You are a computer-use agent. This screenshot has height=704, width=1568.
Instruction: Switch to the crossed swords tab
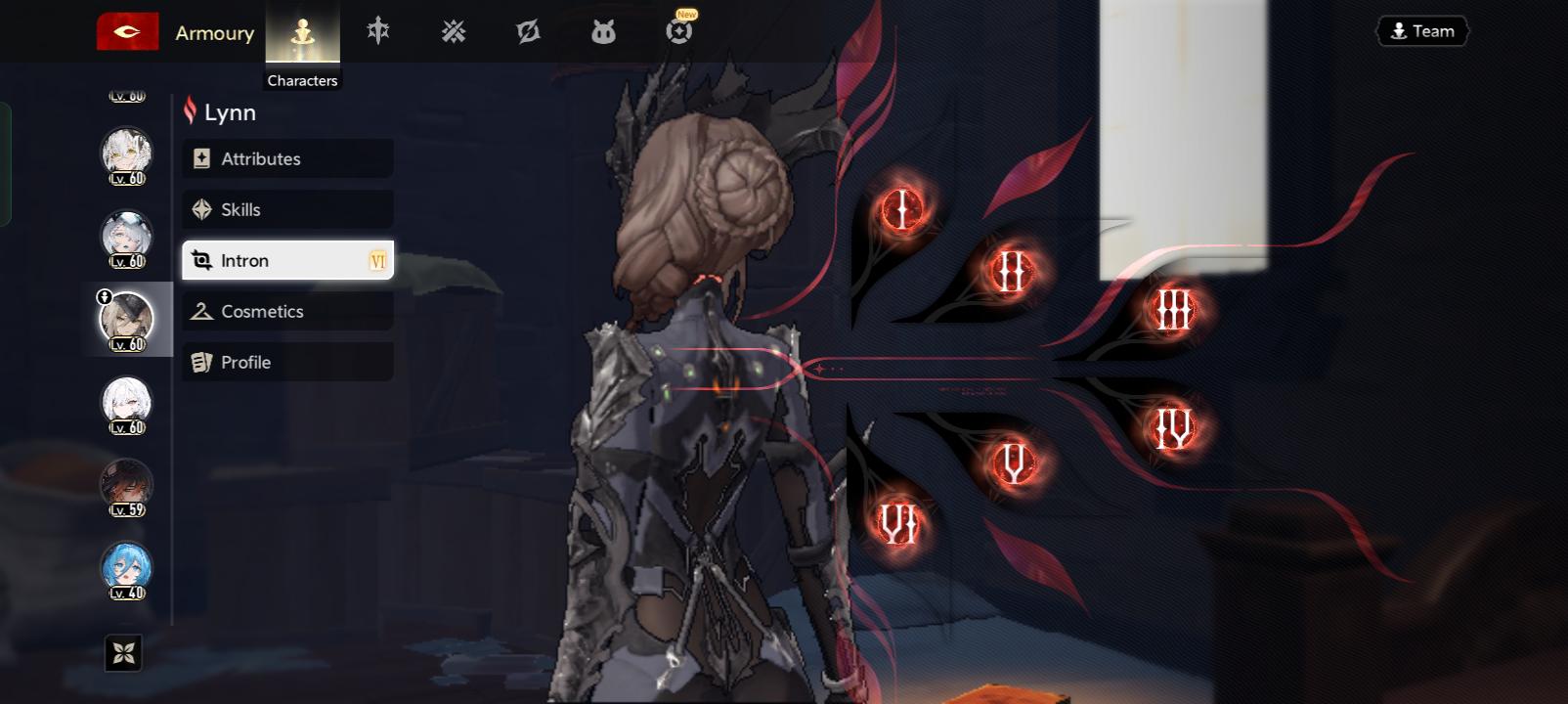pyautogui.click(x=453, y=32)
